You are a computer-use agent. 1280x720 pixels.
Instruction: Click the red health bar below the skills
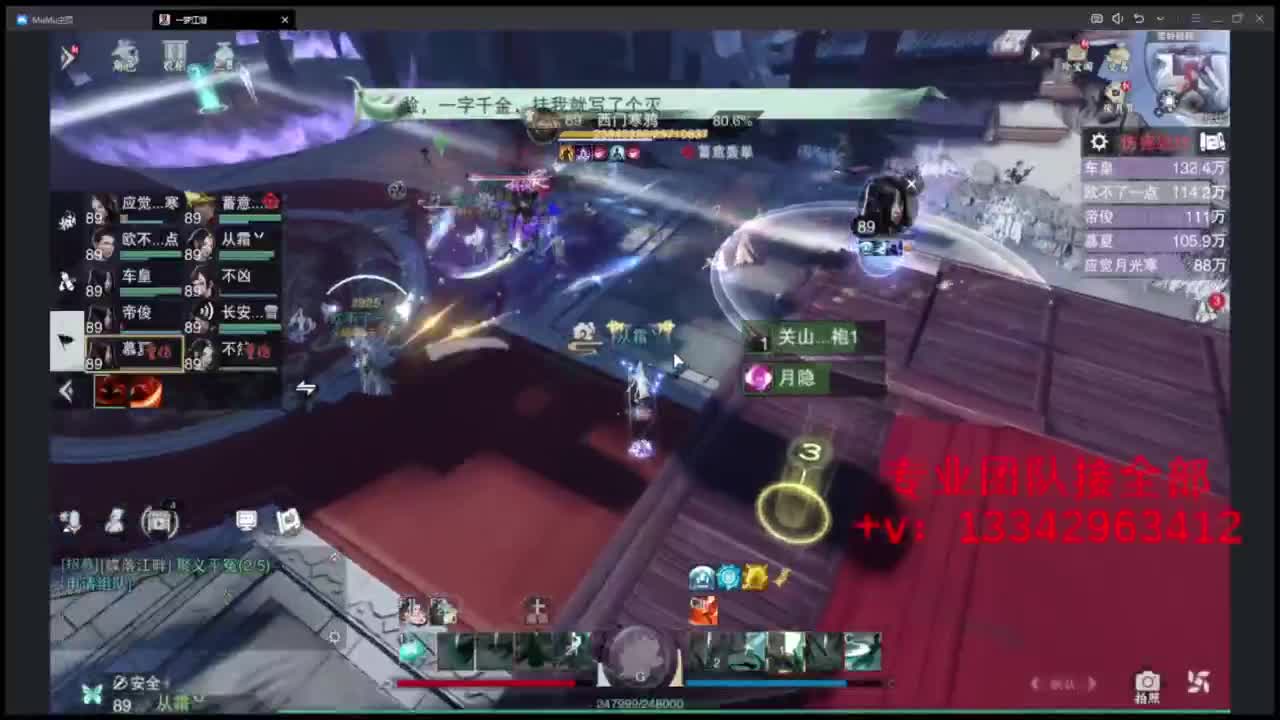point(490,683)
